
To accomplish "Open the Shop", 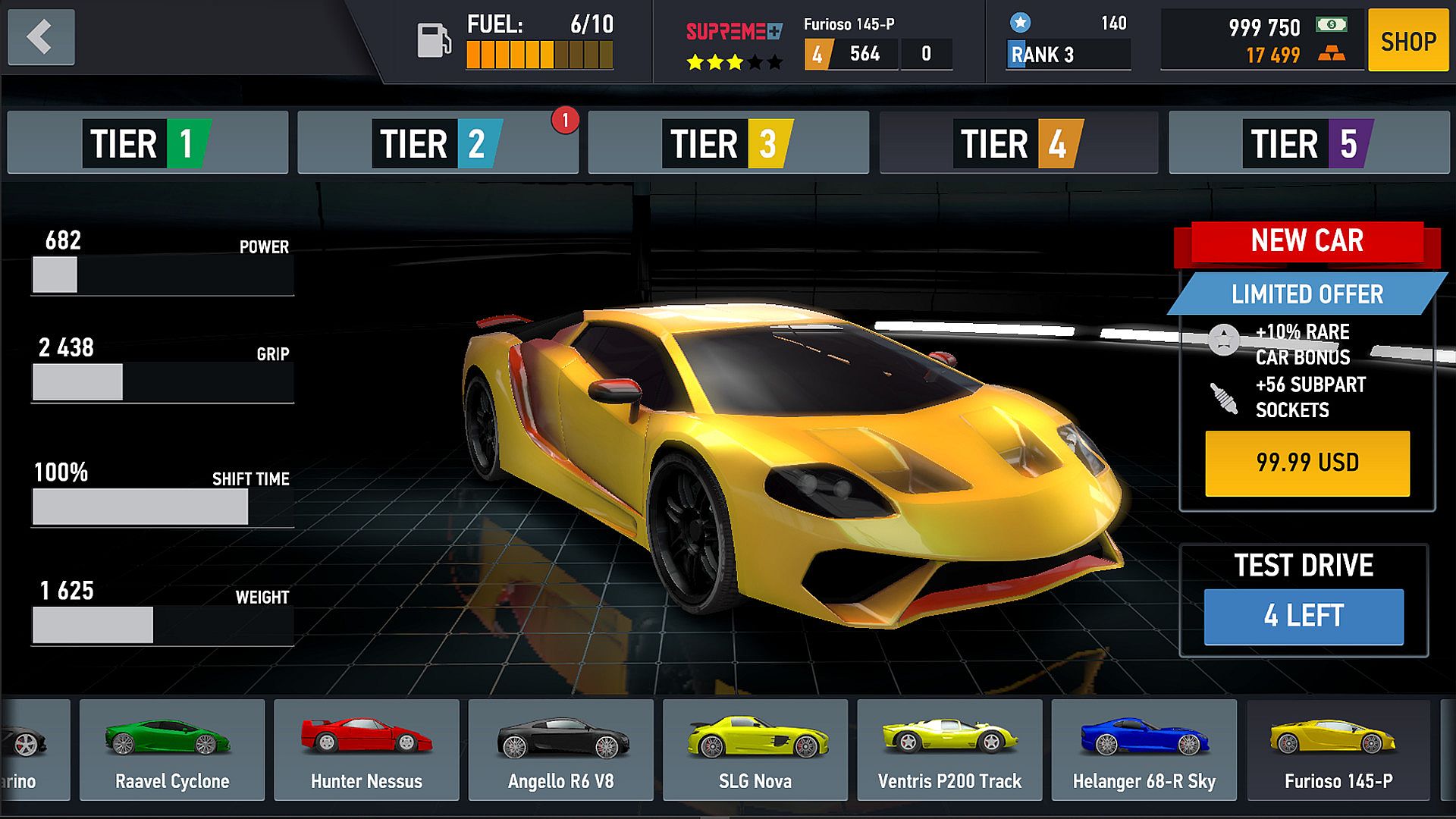I will point(1408,41).
